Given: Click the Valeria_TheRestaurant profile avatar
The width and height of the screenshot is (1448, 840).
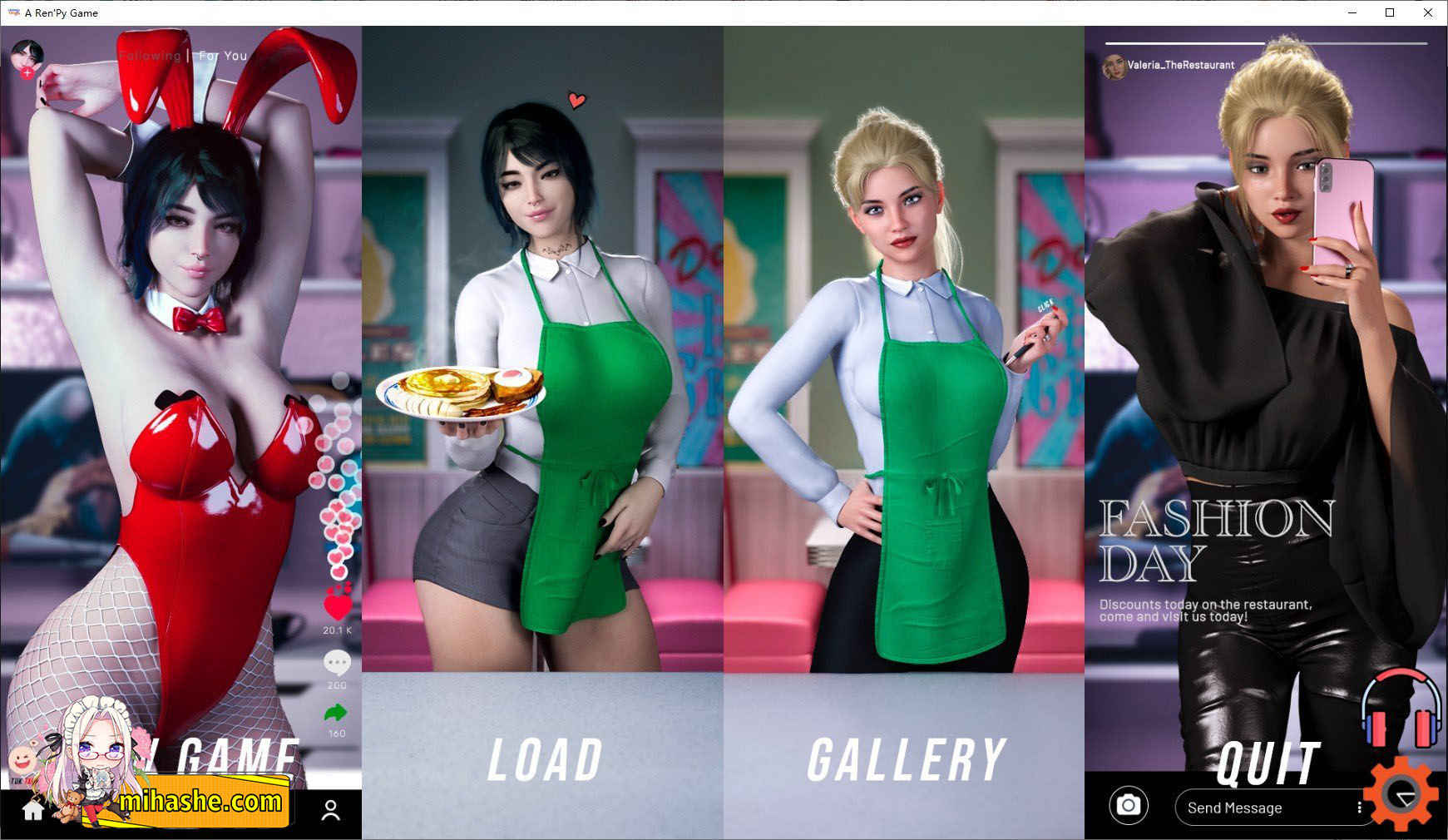Looking at the screenshot, I should click(1115, 64).
